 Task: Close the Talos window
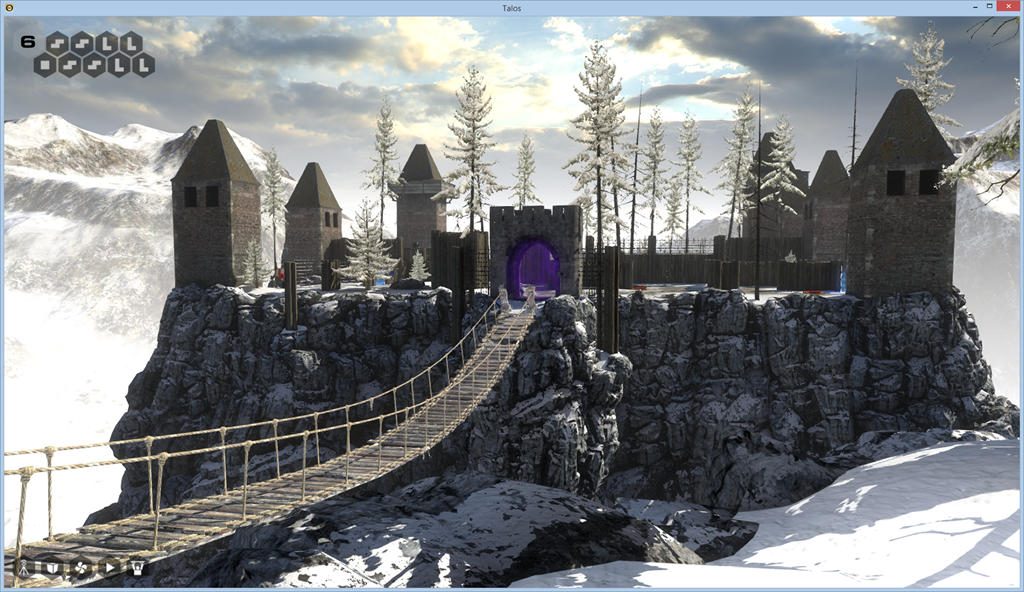[1006, 7]
